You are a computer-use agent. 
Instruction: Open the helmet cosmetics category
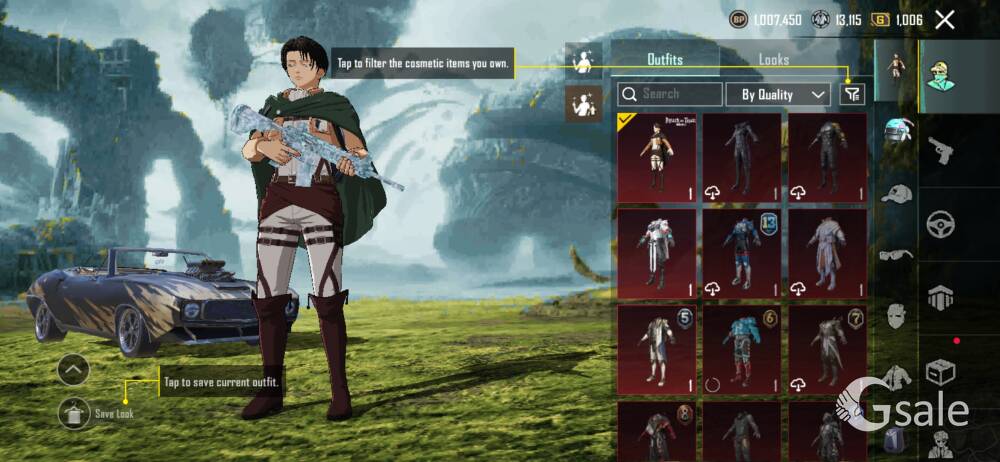[896, 131]
